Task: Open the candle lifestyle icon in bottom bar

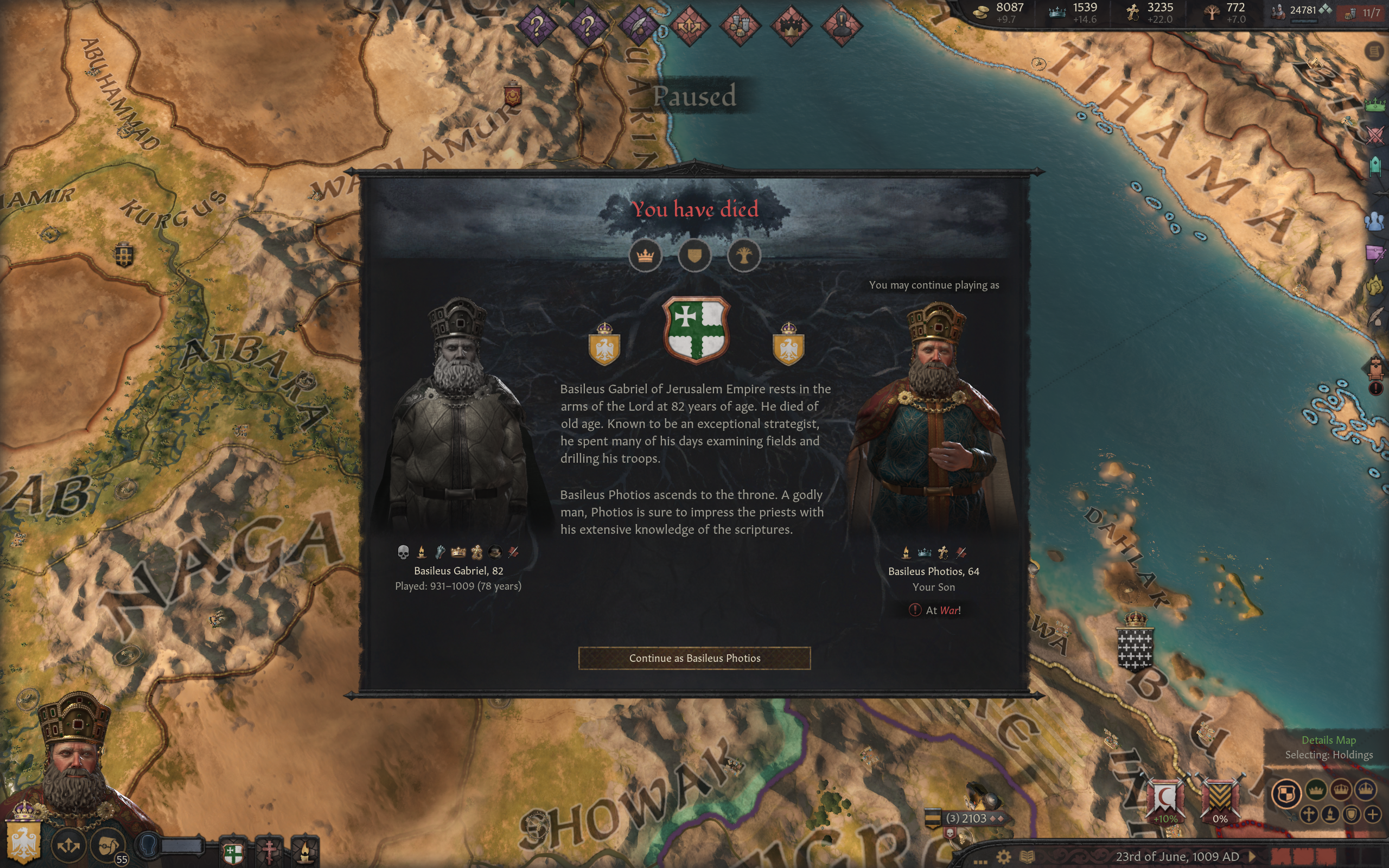Action: click(305, 851)
